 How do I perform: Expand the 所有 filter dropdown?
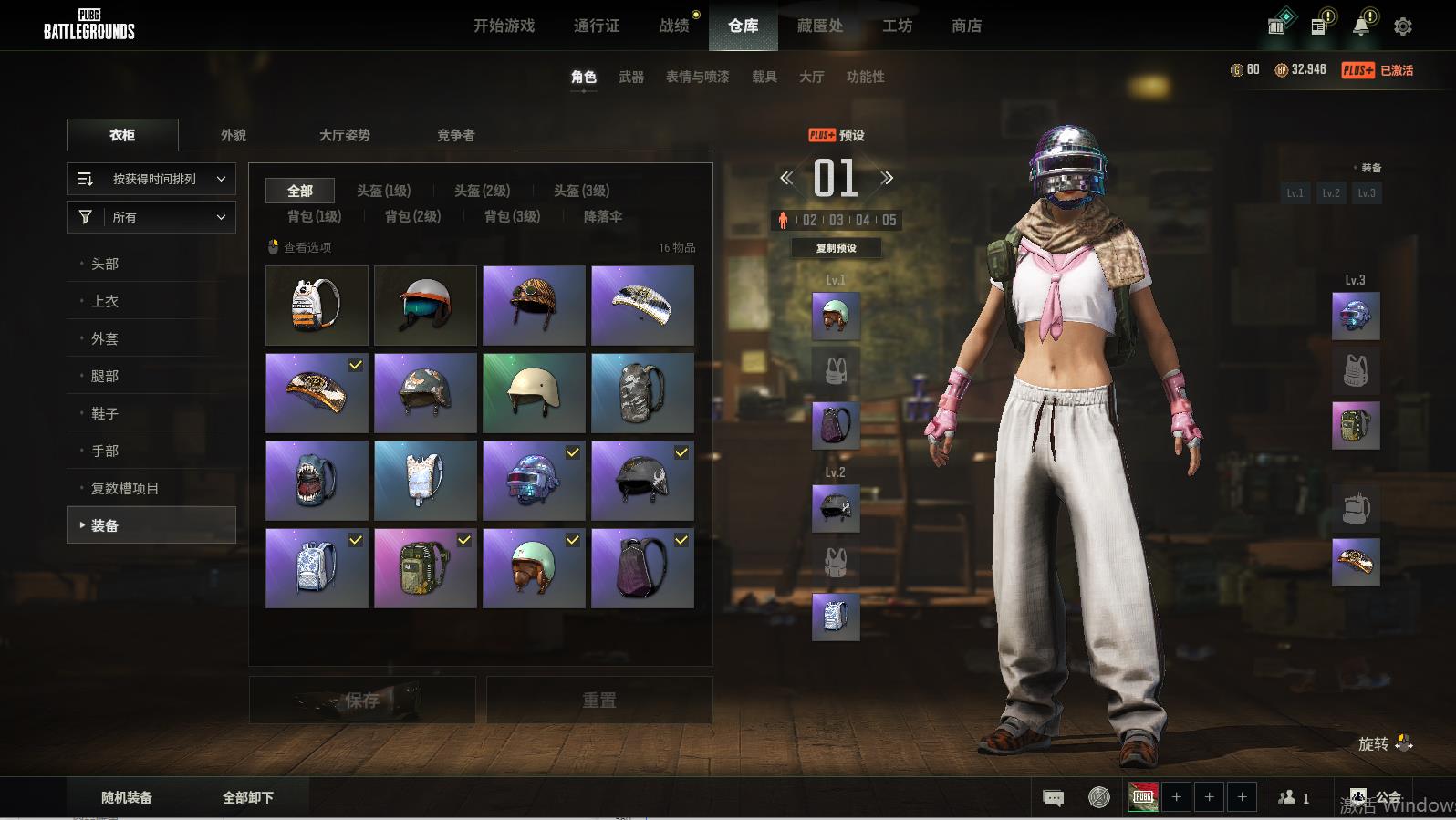pyautogui.click(x=151, y=217)
